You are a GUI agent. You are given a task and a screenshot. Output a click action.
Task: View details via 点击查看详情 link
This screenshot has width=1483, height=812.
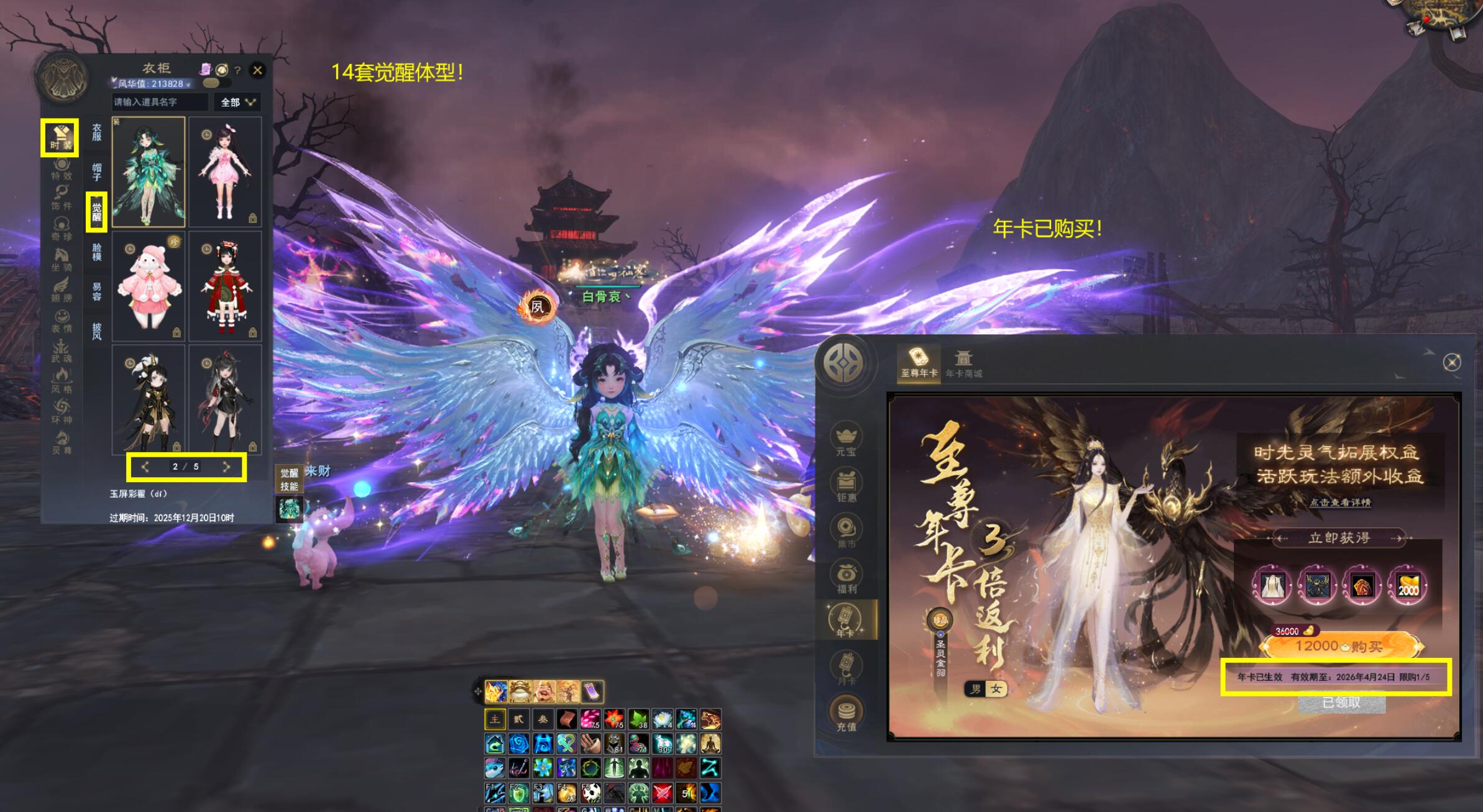pyautogui.click(x=1340, y=502)
